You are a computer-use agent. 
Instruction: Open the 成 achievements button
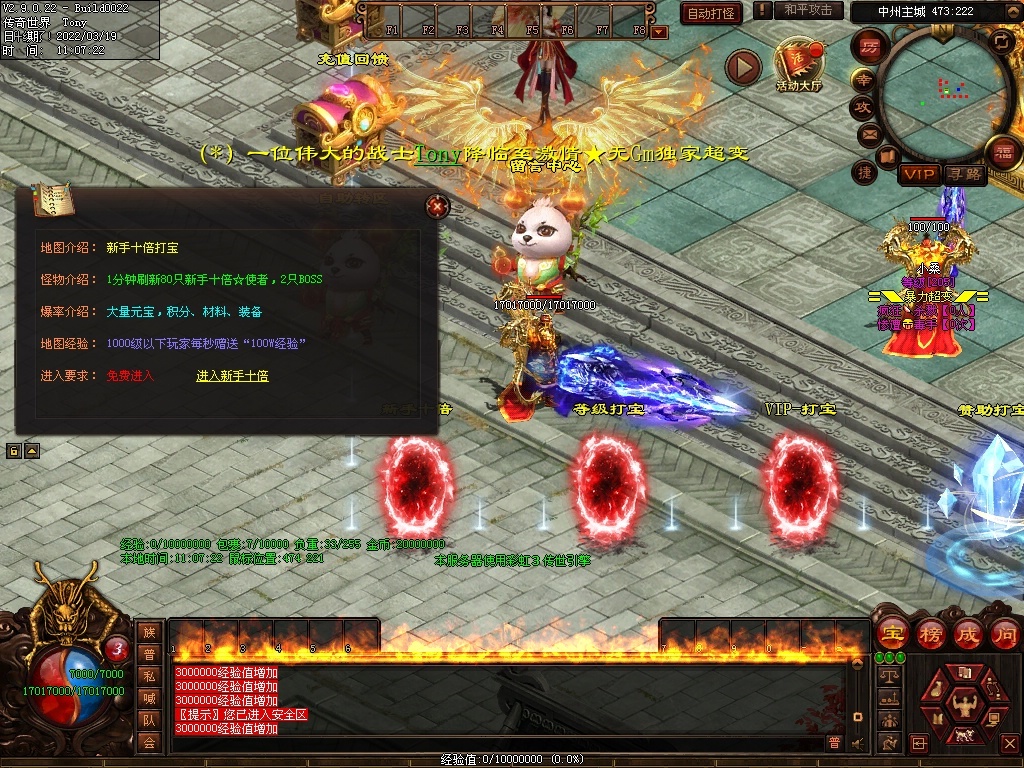[968, 634]
